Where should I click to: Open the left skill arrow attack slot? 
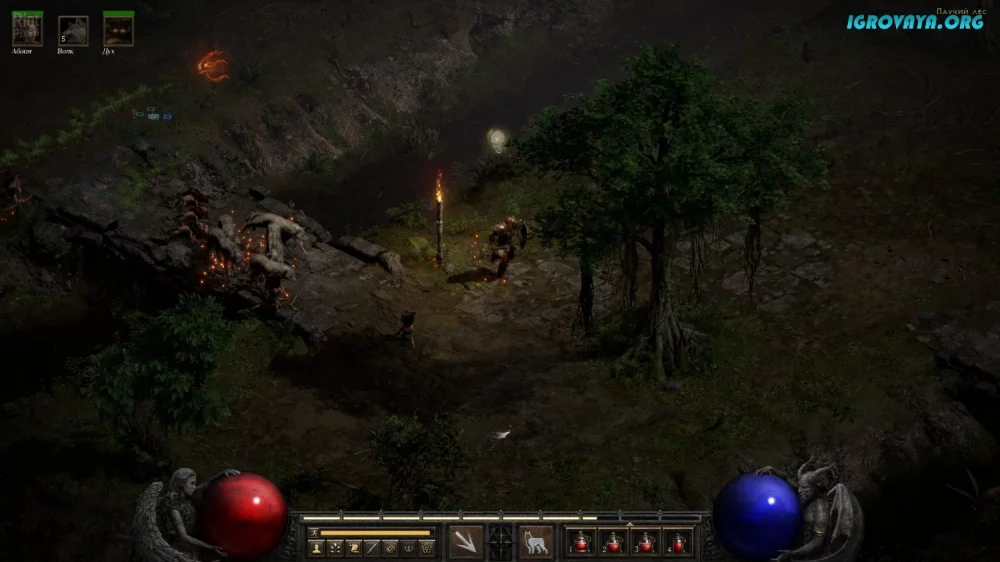466,543
